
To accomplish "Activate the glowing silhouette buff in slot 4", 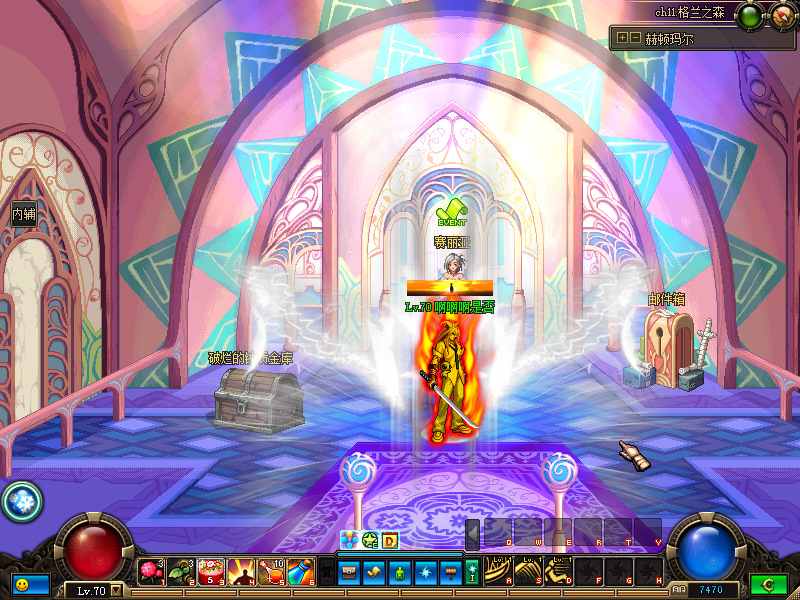I will [x=241, y=572].
